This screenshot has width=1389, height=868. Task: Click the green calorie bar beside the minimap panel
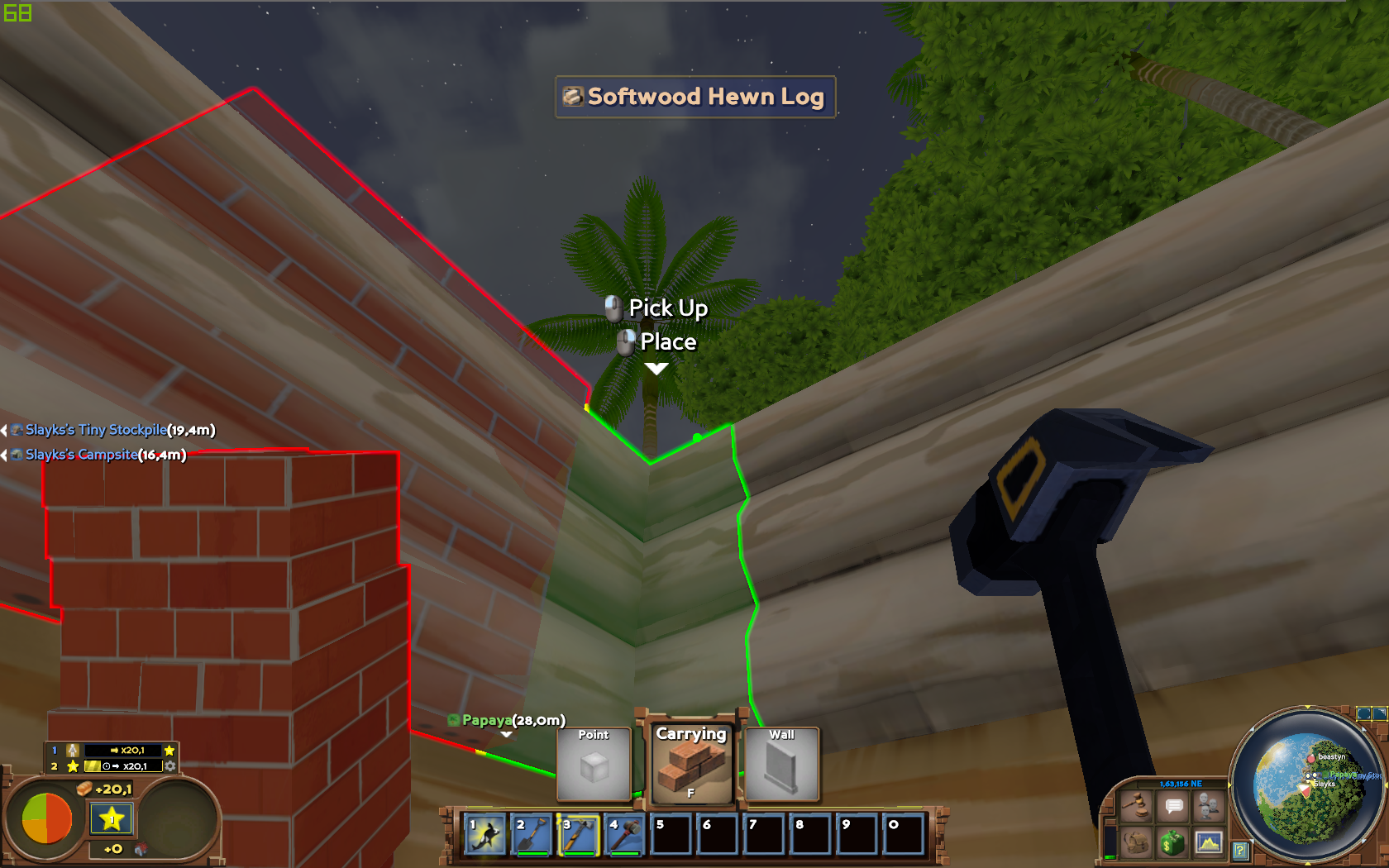[x=1110, y=858]
